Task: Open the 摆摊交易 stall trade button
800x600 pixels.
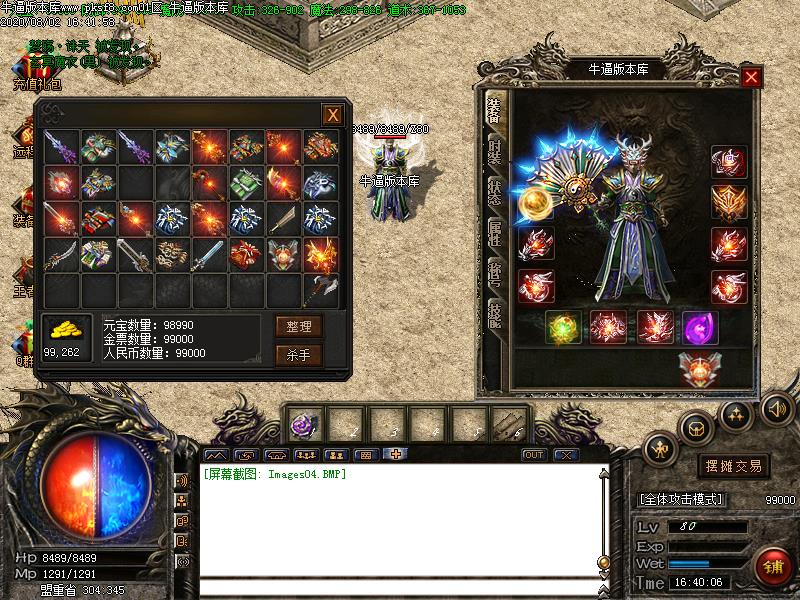Action: (733, 466)
